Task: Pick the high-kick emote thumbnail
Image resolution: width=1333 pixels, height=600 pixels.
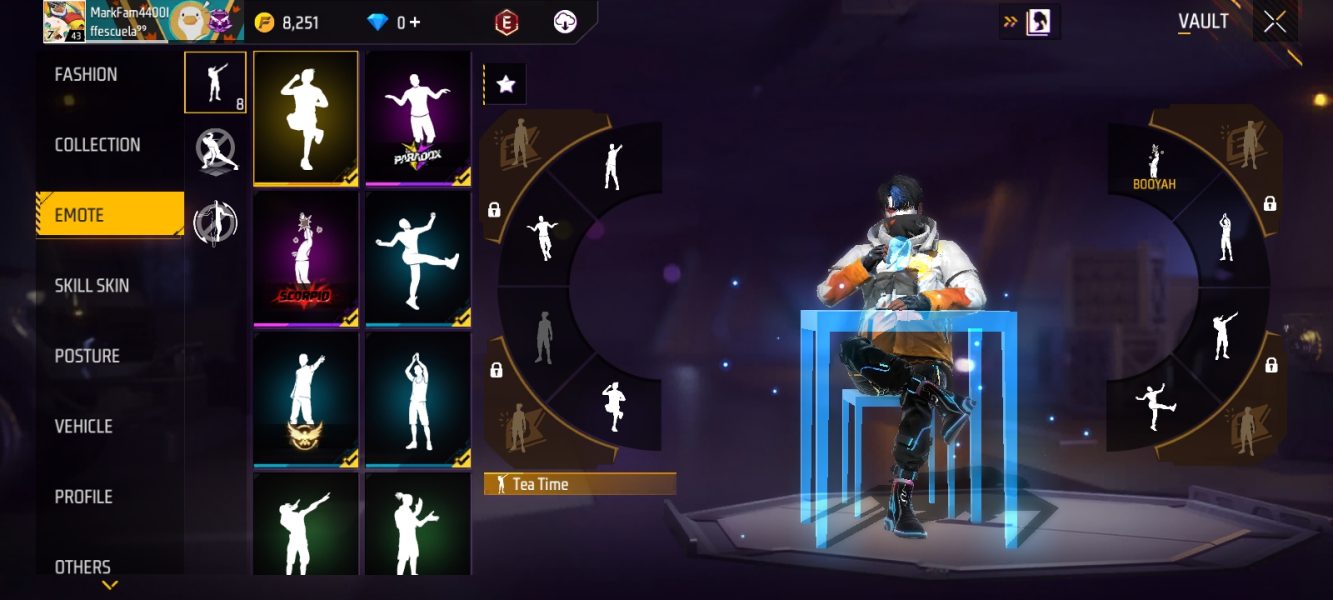Action: (418, 259)
